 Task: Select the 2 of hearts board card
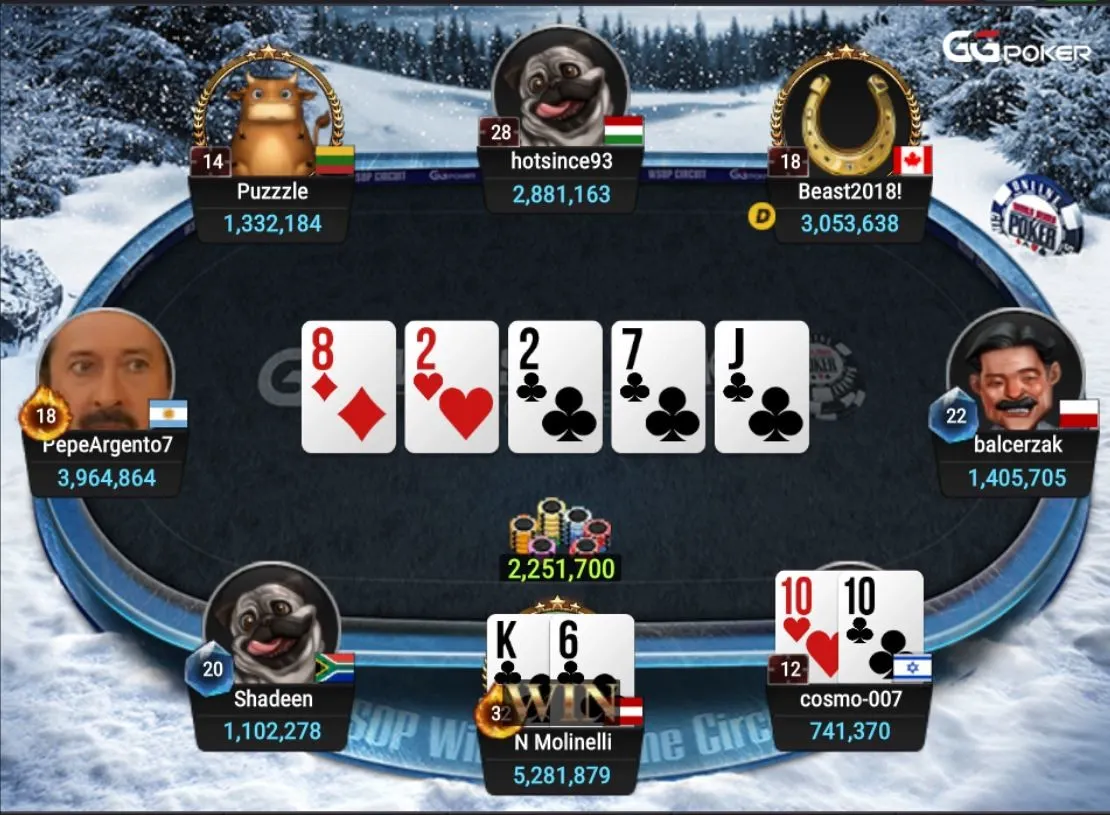[x=452, y=387]
